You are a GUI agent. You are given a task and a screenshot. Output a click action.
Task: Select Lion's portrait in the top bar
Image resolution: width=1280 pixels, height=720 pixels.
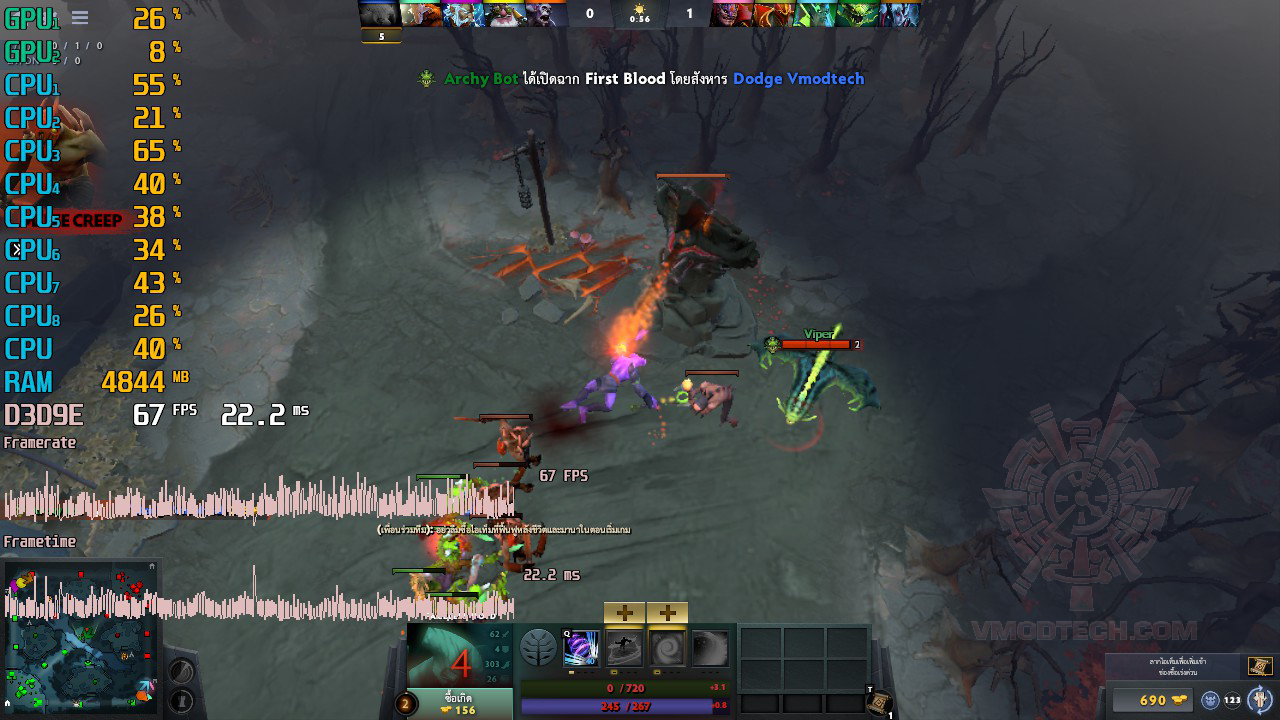tap(733, 14)
